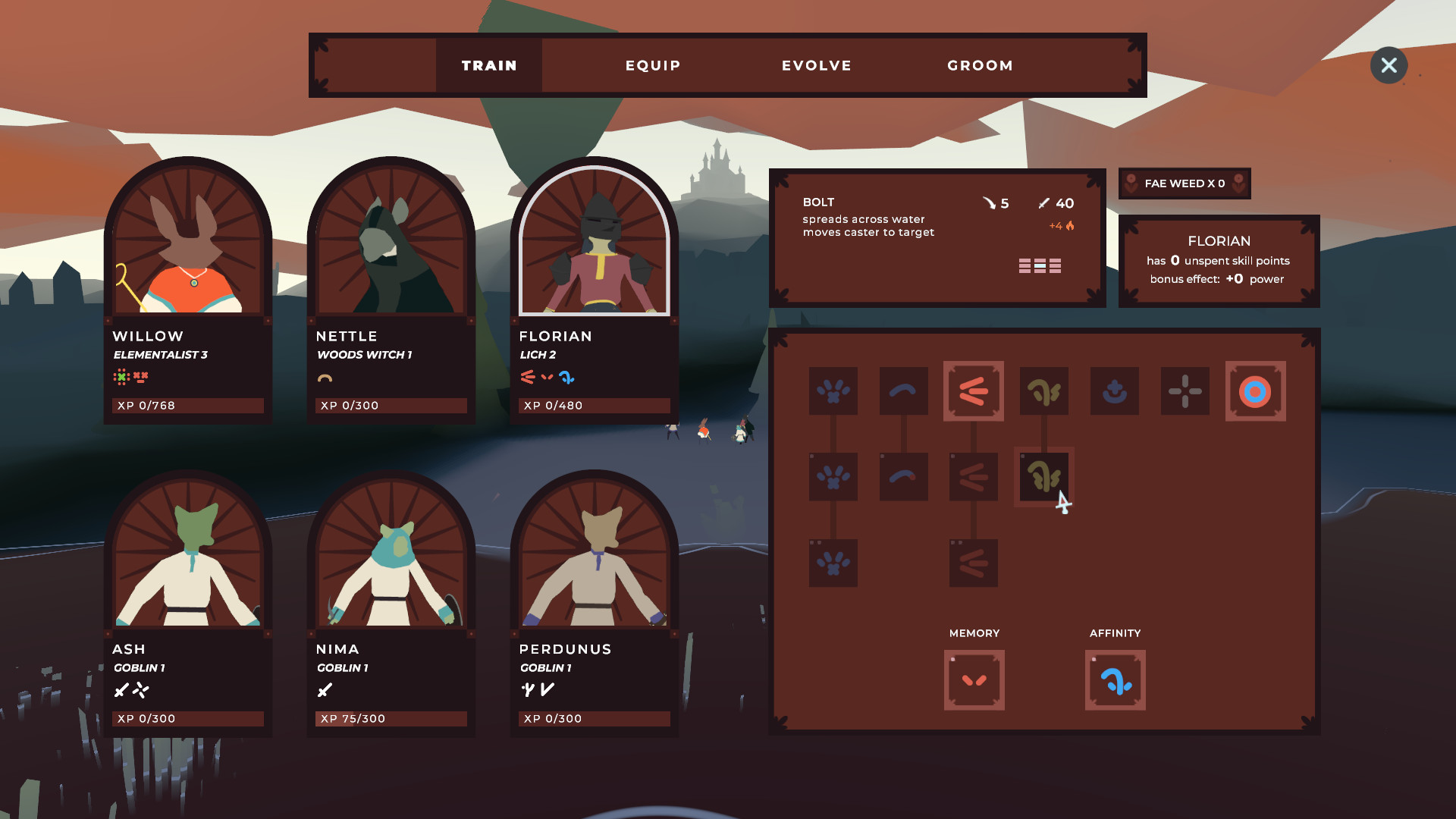Select the crescent claw skill node
Viewport: 1456px width, 819px height.
[903, 391]
